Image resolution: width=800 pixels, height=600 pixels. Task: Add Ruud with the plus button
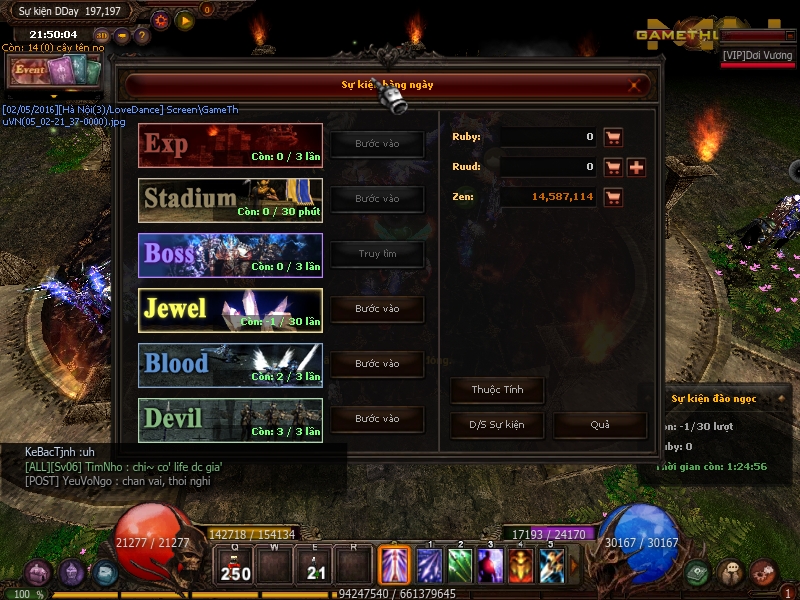pyautogui.click(x=636, y=167)
